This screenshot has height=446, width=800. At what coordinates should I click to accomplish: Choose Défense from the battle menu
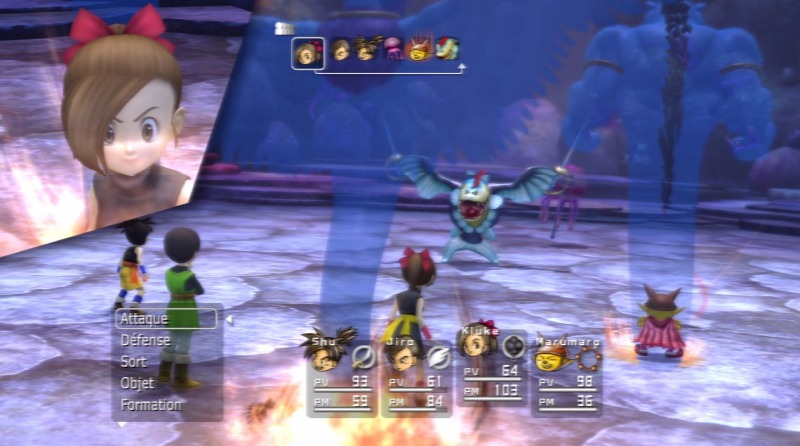tap(145, 341)
